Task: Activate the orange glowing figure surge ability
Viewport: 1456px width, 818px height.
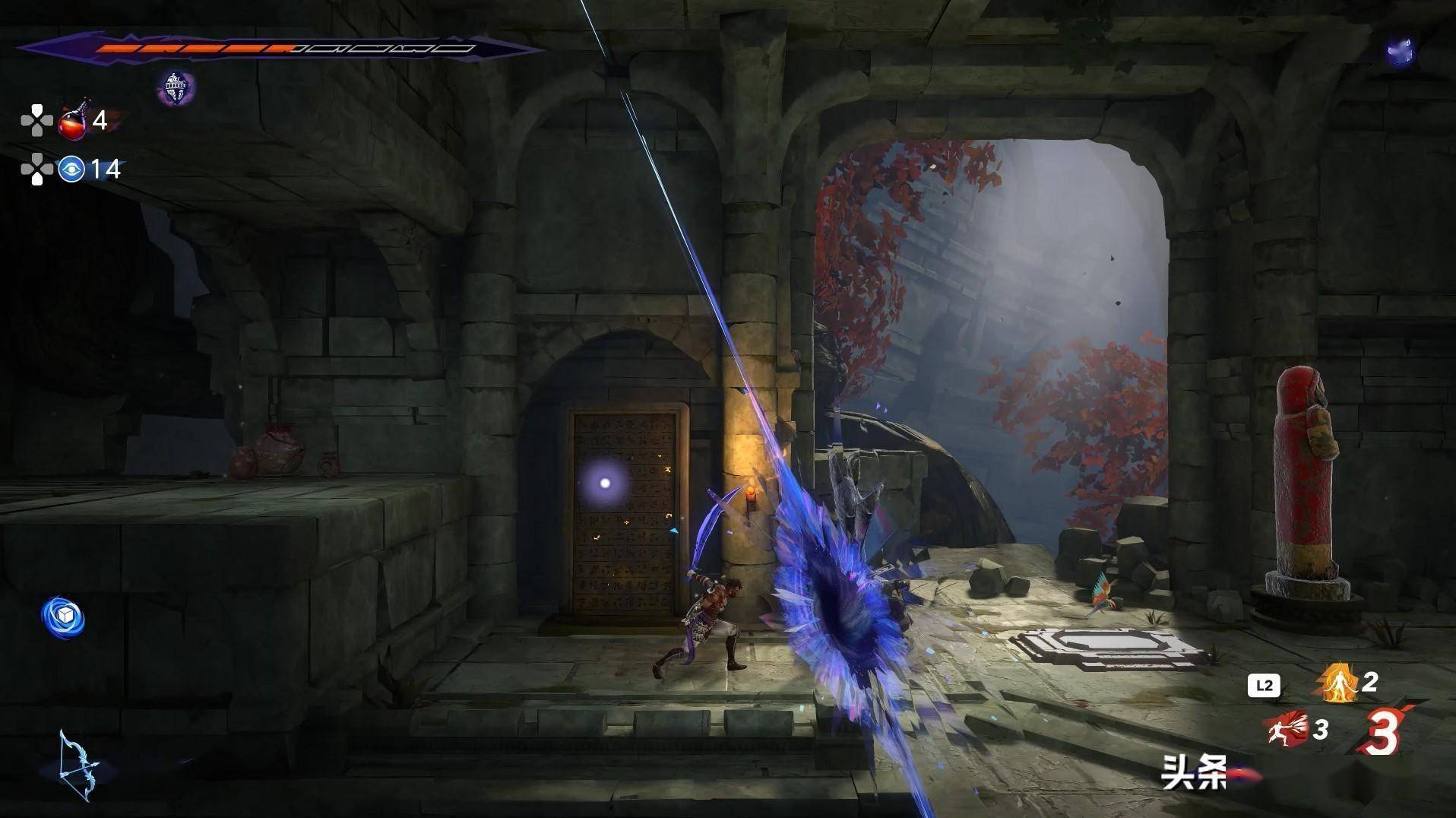Action: [x=1336, y=682]
